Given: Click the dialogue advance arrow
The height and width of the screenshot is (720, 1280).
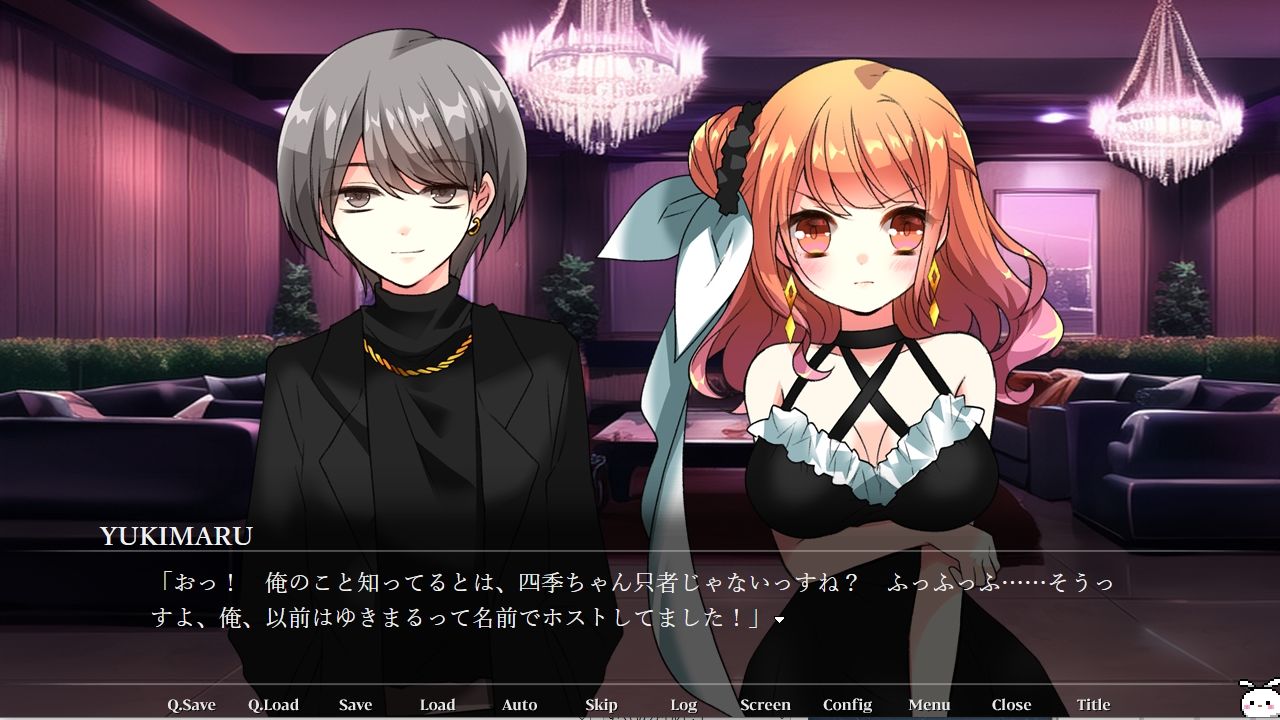Looking at the screenshot, I should (x=781, y=618).
